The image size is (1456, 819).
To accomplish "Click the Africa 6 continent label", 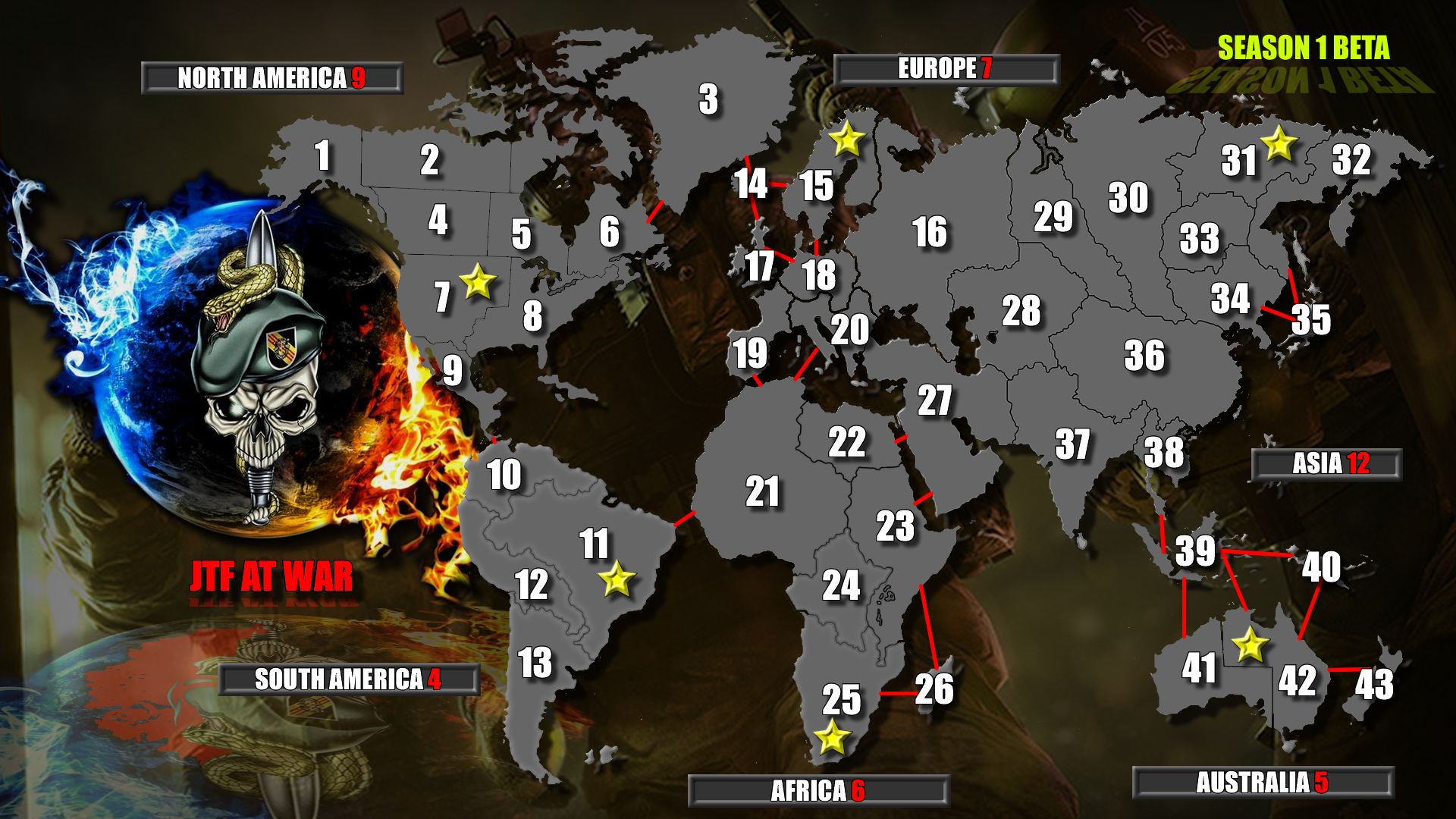I will pos(818,791).
